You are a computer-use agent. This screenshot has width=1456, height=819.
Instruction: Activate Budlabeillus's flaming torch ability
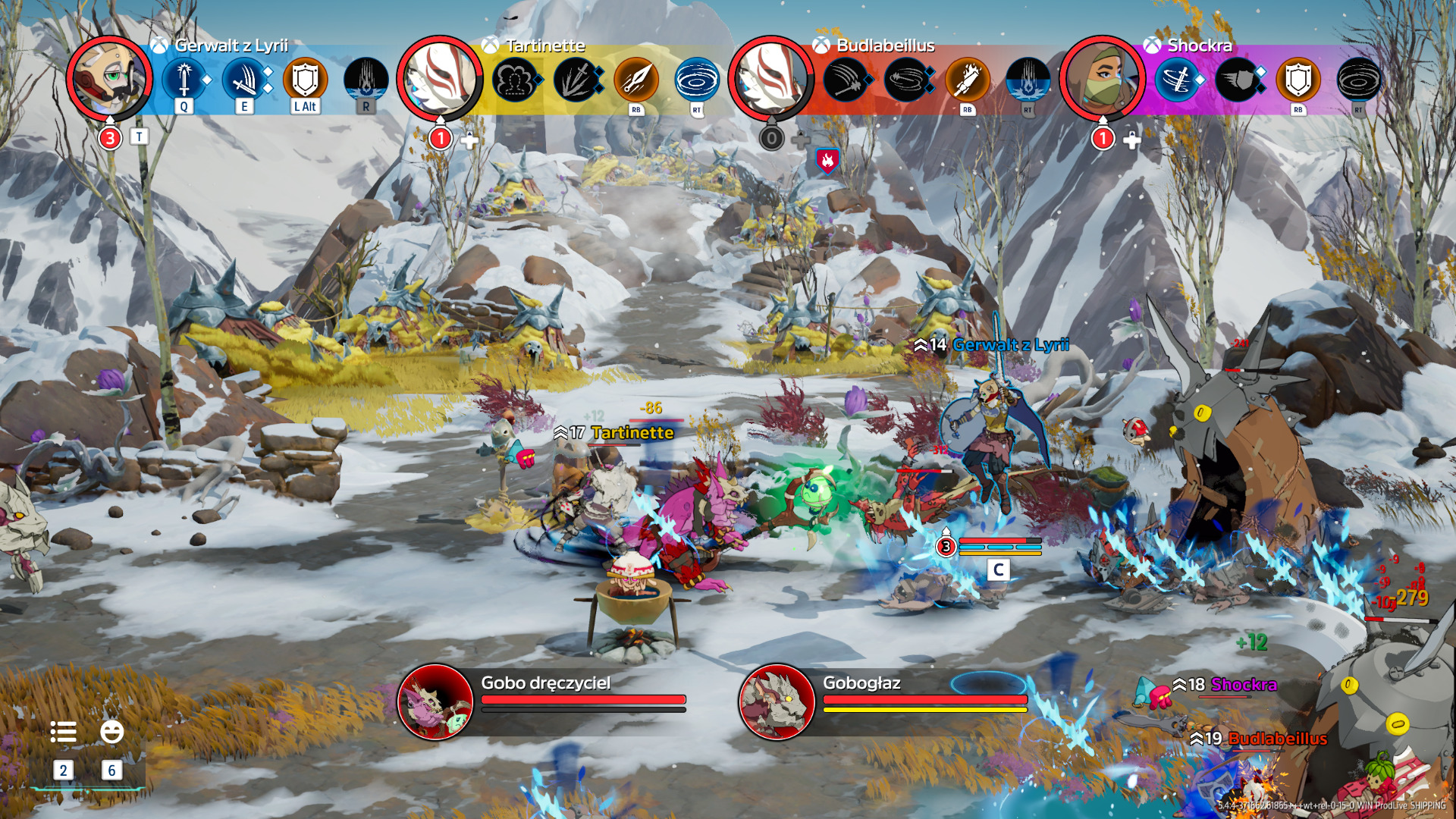[967, 79]
